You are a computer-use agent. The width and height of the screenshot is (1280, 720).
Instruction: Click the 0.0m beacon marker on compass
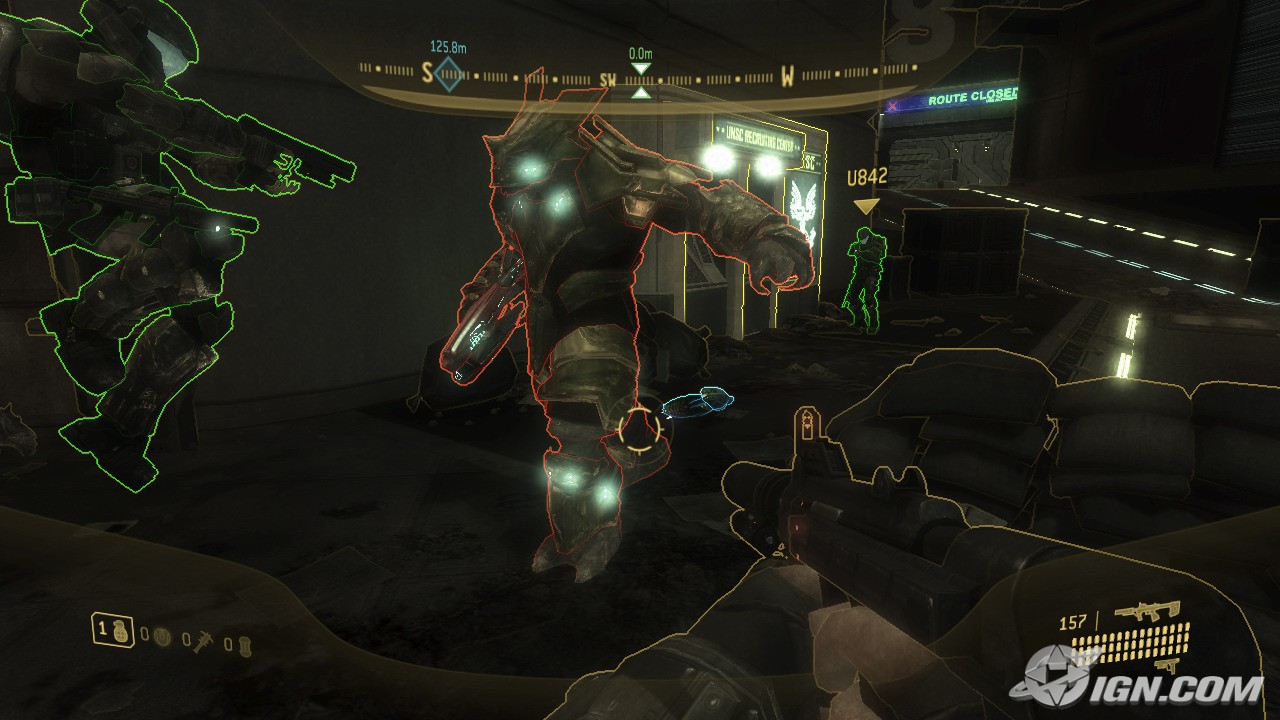(x=640, y=80)
